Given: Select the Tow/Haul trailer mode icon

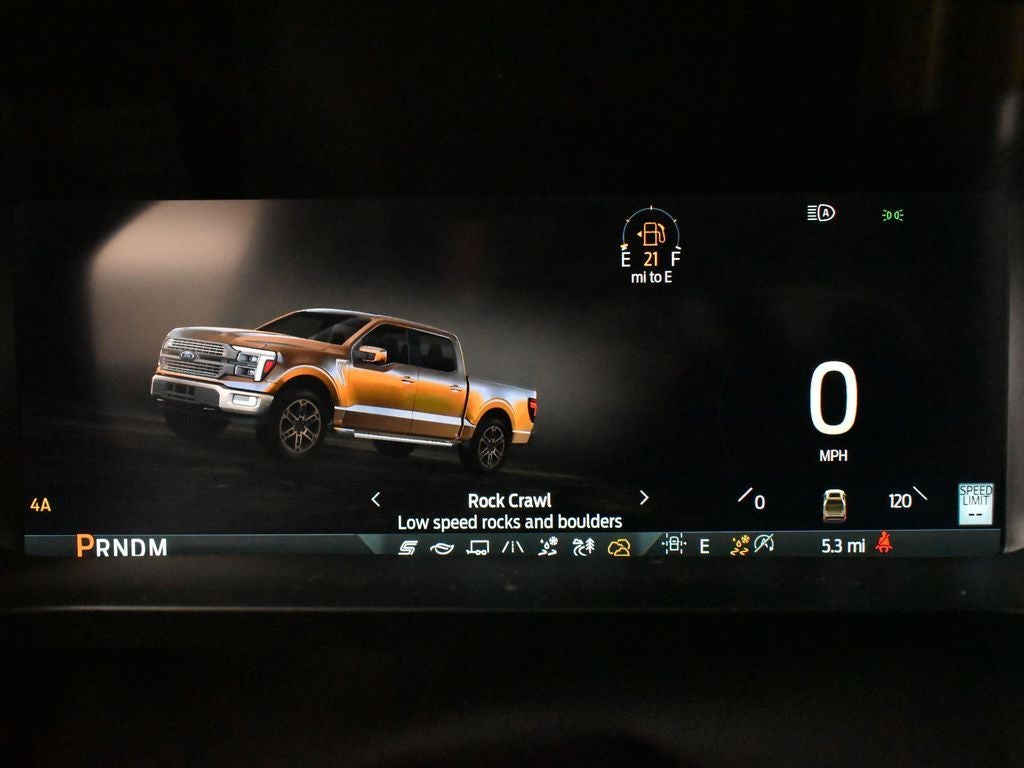Looking at the screenshot, I should (x=478, y=547).
